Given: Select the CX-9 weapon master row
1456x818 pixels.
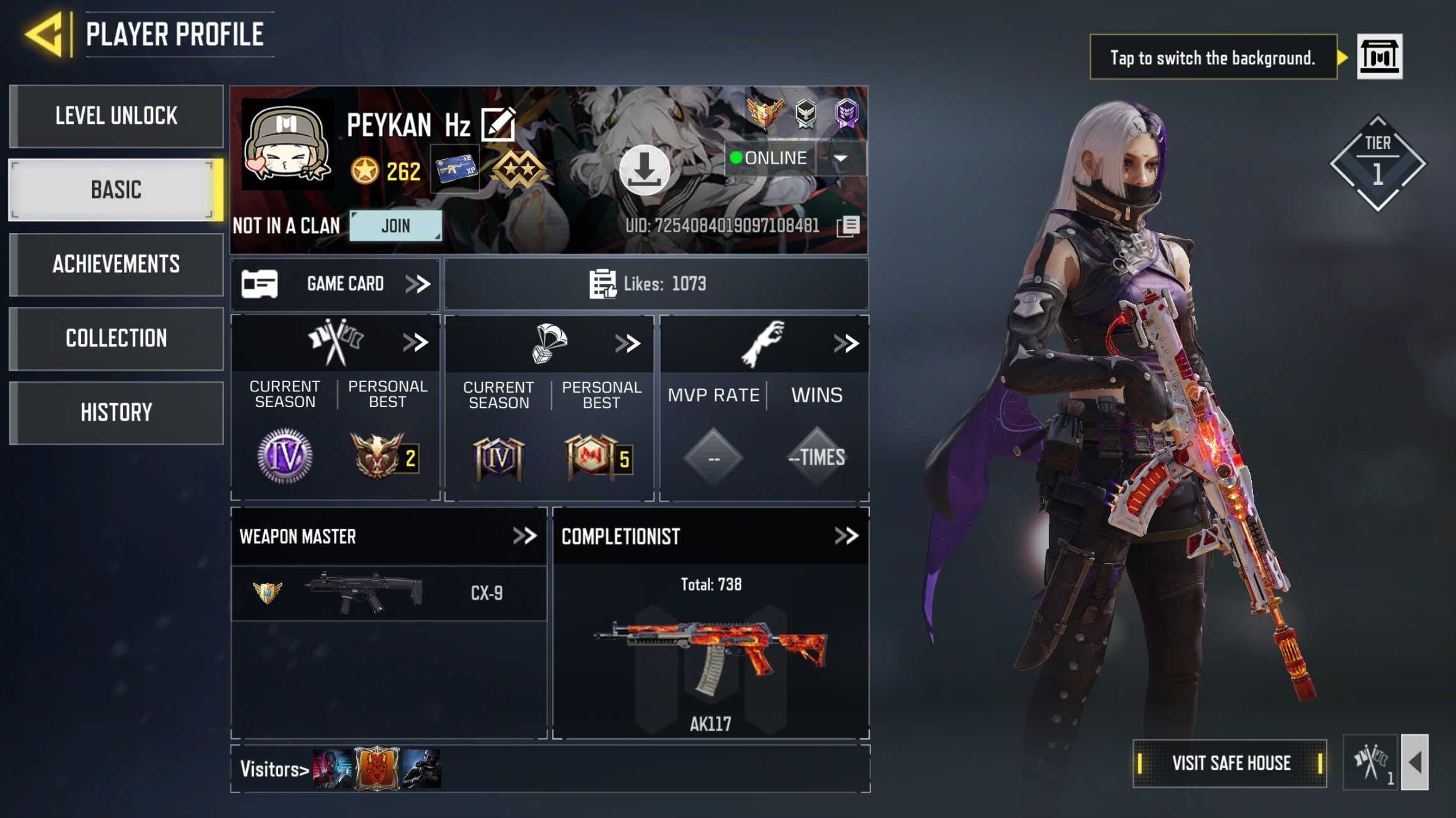Looking at the screenshot, I should click(388, 593).
